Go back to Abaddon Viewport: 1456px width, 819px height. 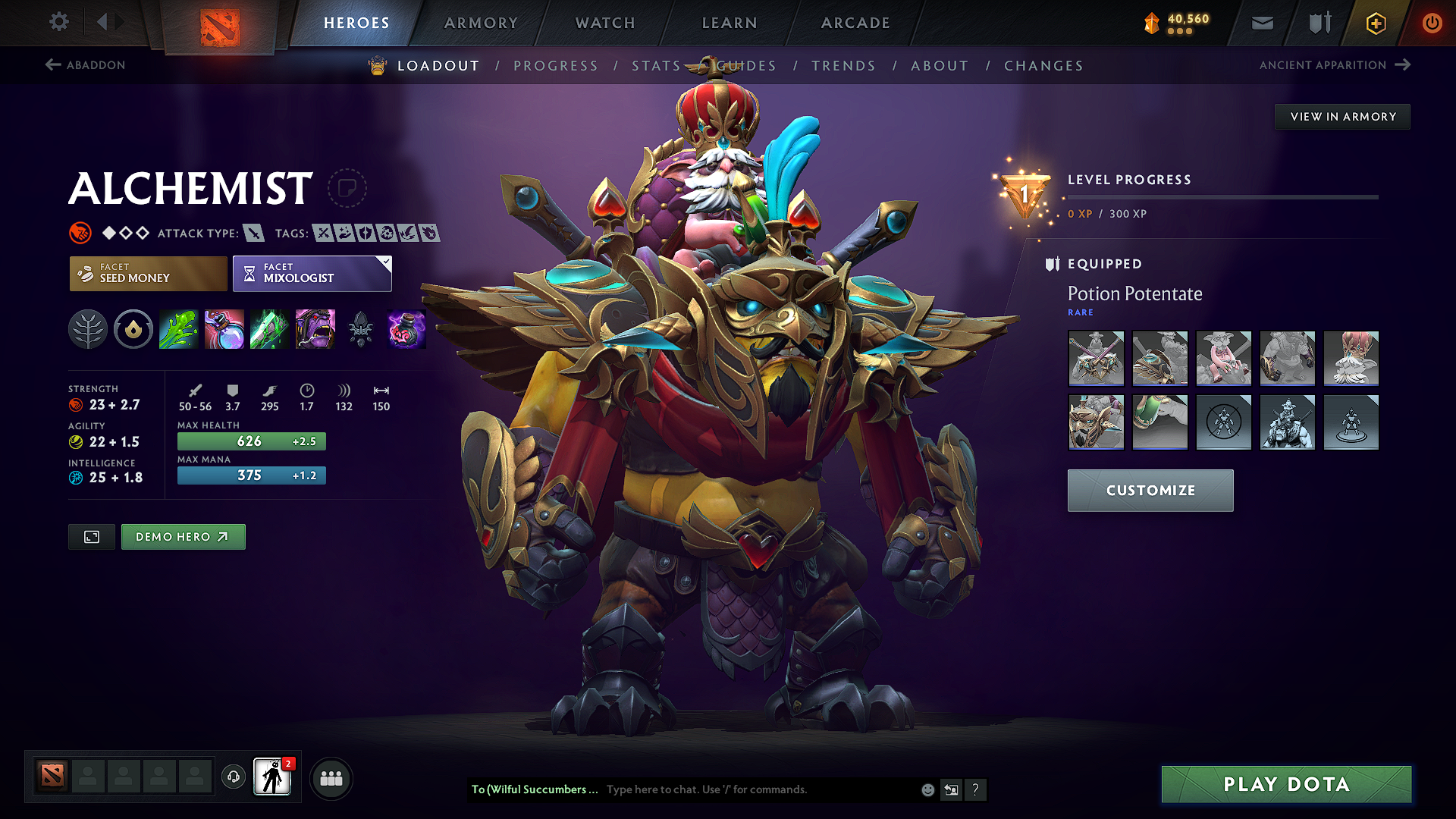click(86, 65)
